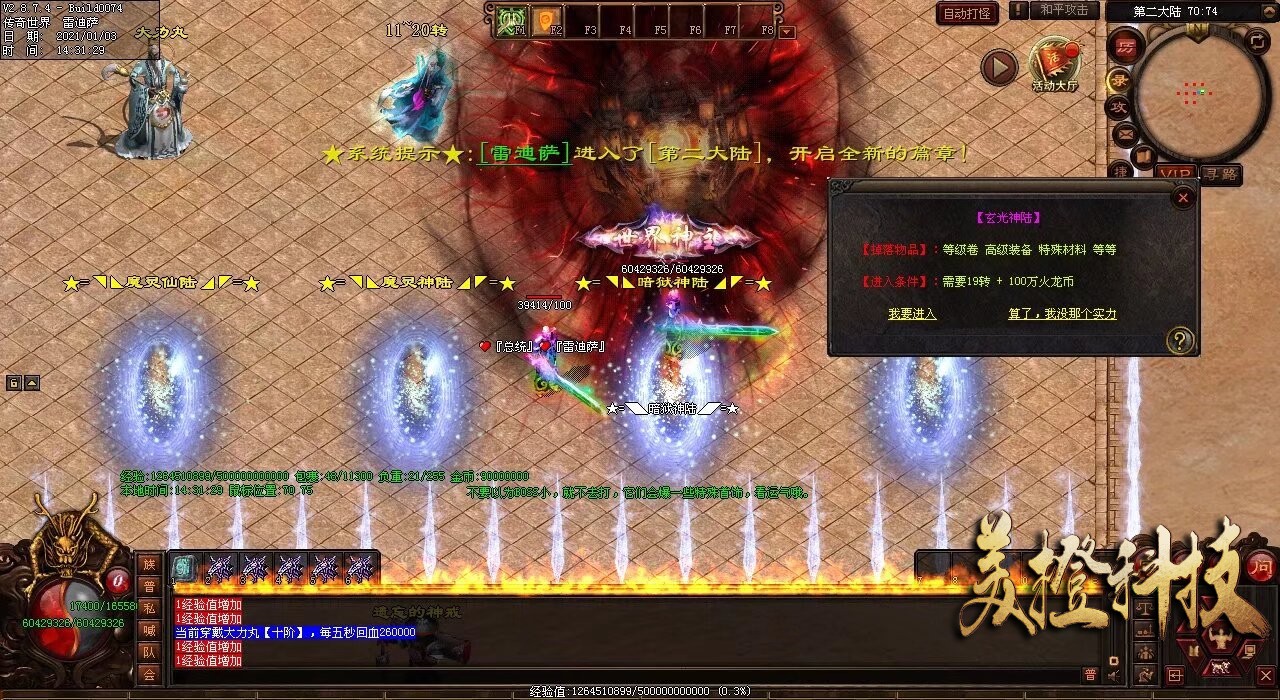Click the red 问 help button

pyautogui.click(x=1261, y=564)
